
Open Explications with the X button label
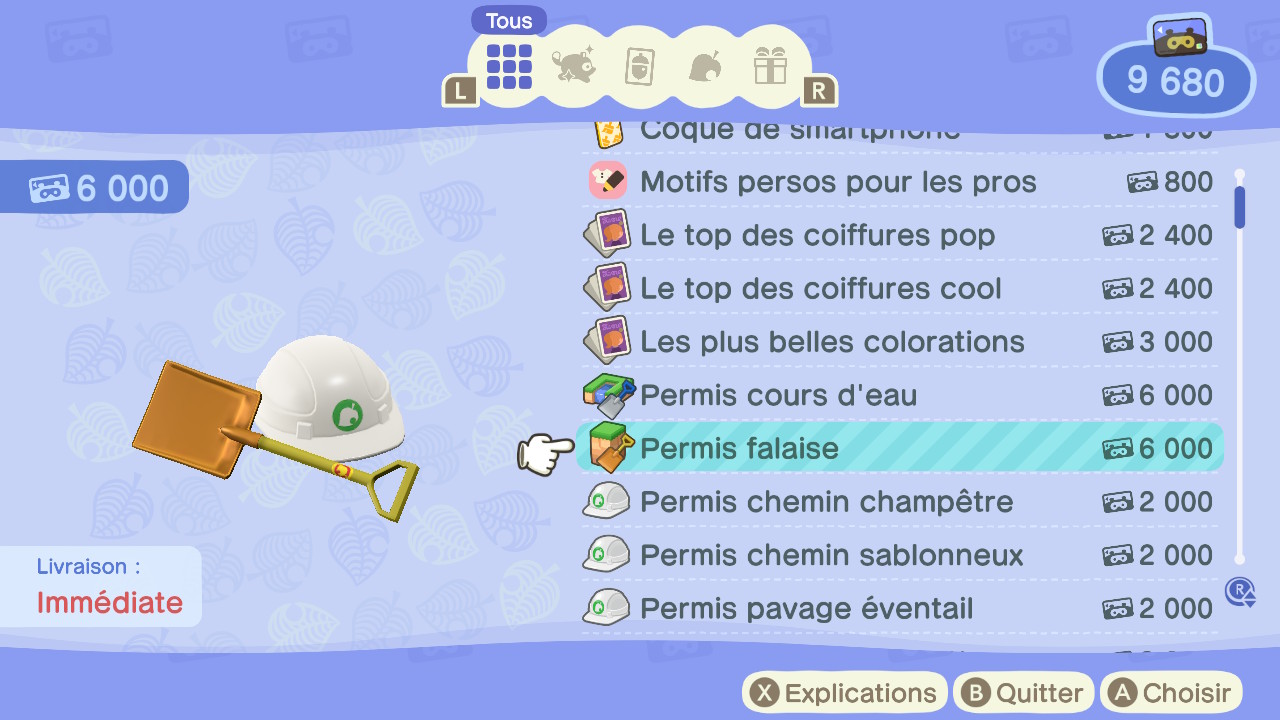click(843, 692)
